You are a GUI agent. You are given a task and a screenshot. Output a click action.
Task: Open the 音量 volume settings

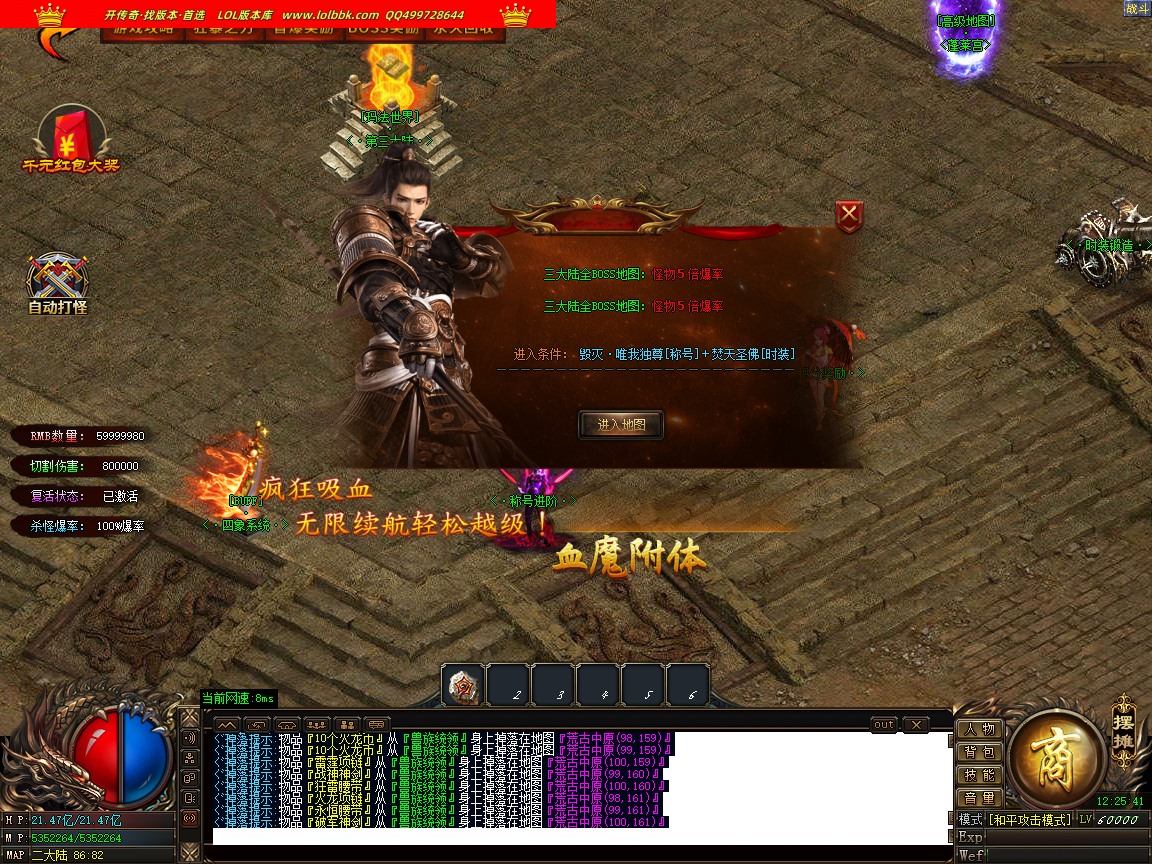coord(980,798)
